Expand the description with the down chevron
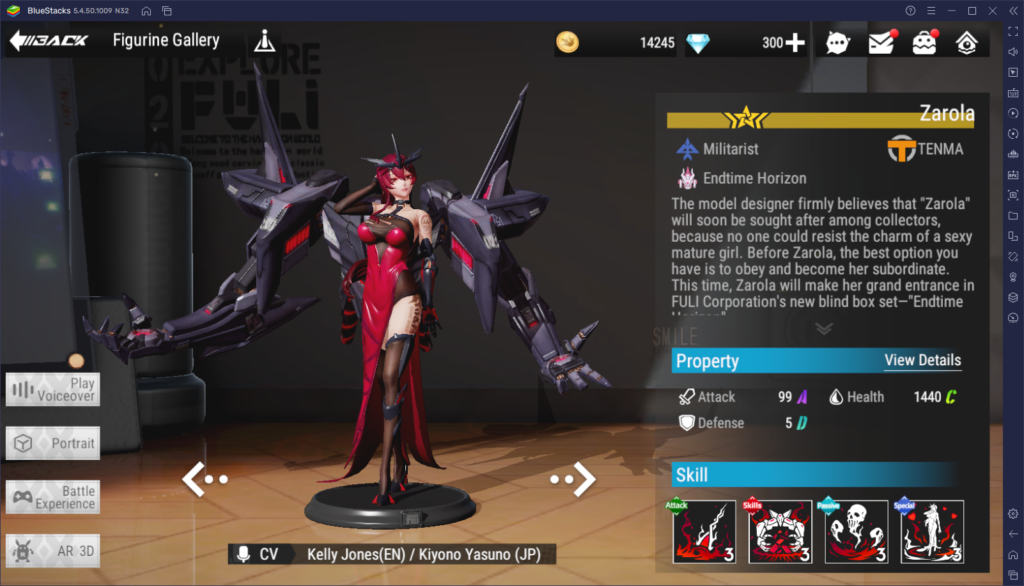1024x586 pixels. click(824, 328)
